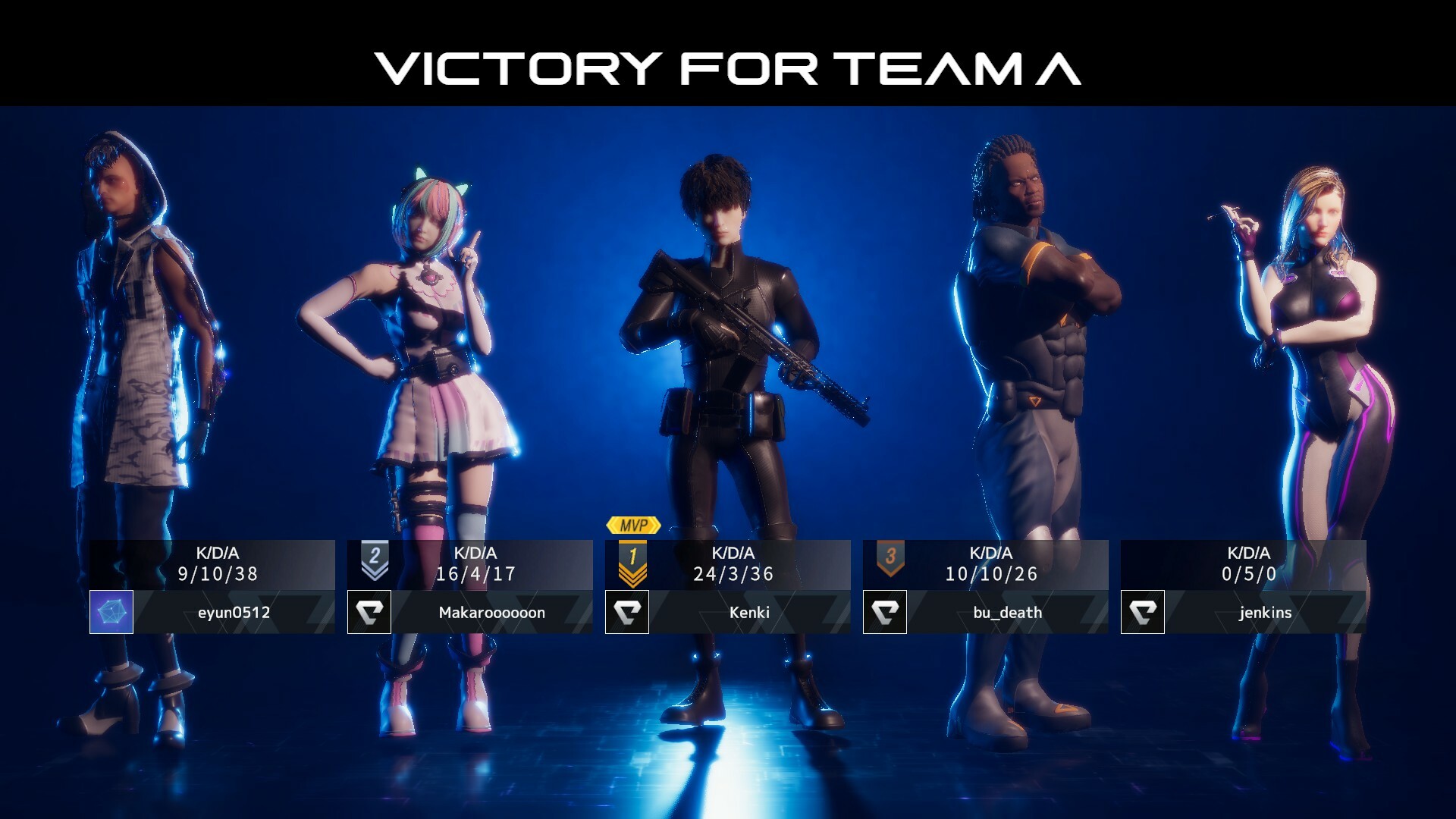This screenshot has width=1456, height=819.
Task: Select the player name Makaroooooon
Action: [x=493, y=612]
